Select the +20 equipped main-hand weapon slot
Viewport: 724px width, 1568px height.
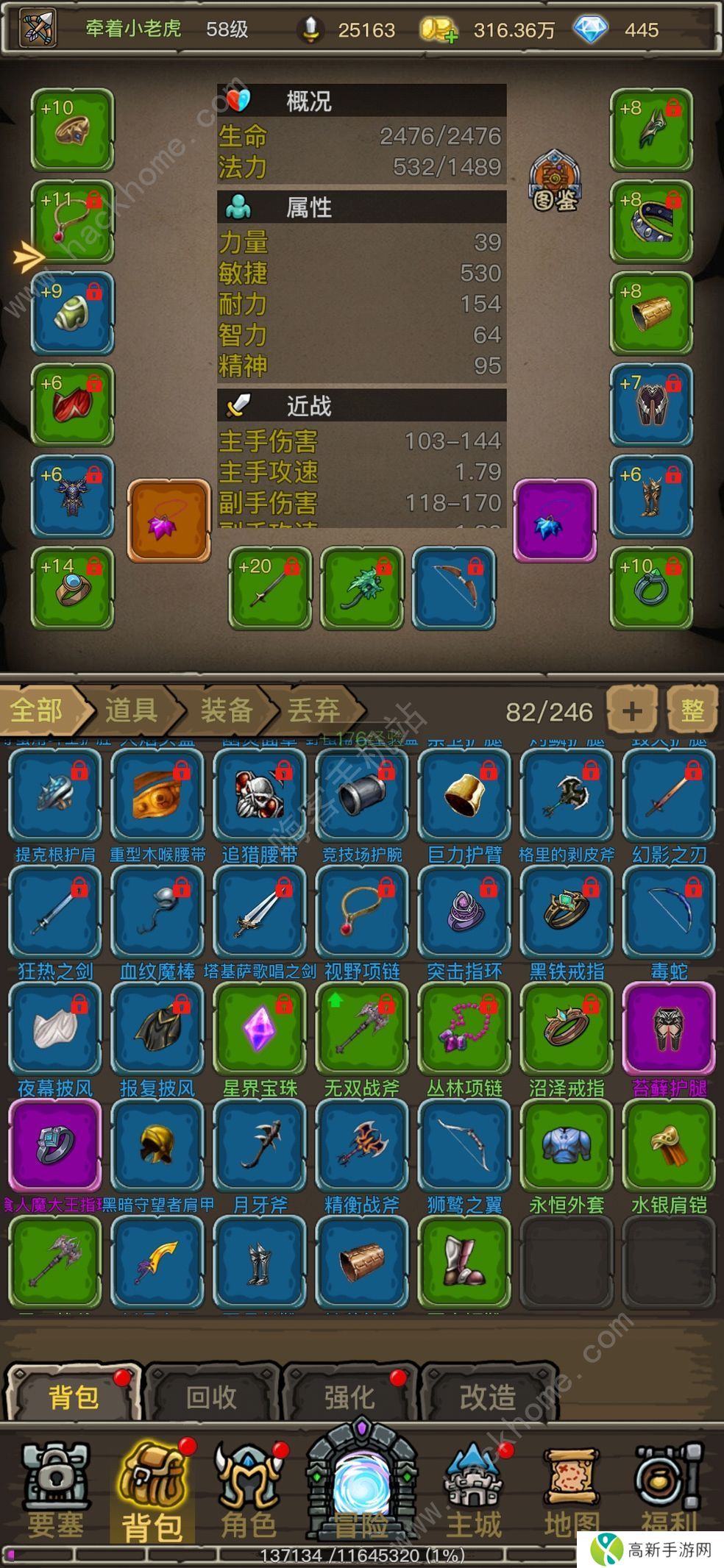click(x=270, y=588)
